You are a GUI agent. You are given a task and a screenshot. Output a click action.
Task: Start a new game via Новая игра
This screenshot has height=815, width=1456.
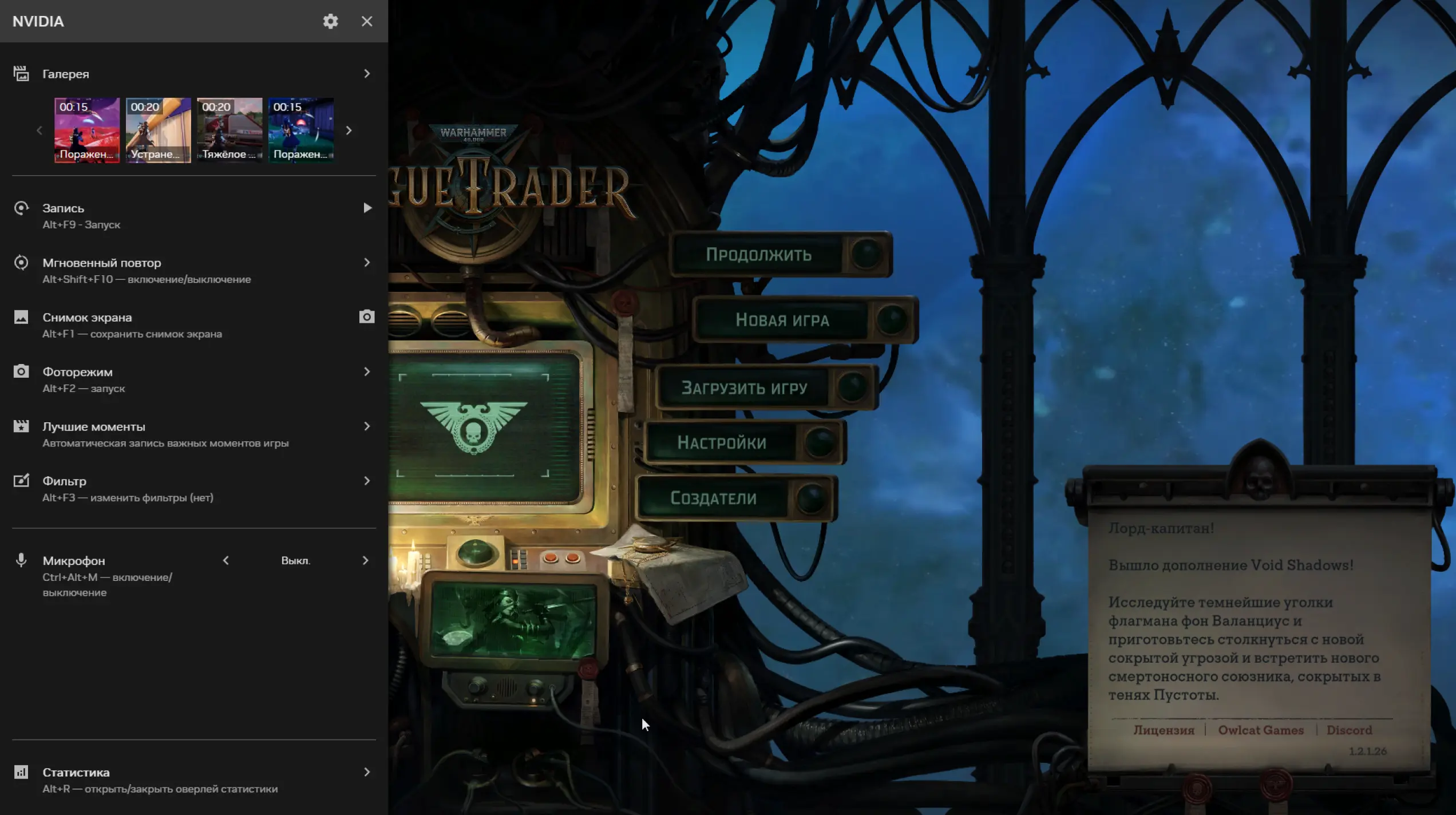(x=782, y=320)
